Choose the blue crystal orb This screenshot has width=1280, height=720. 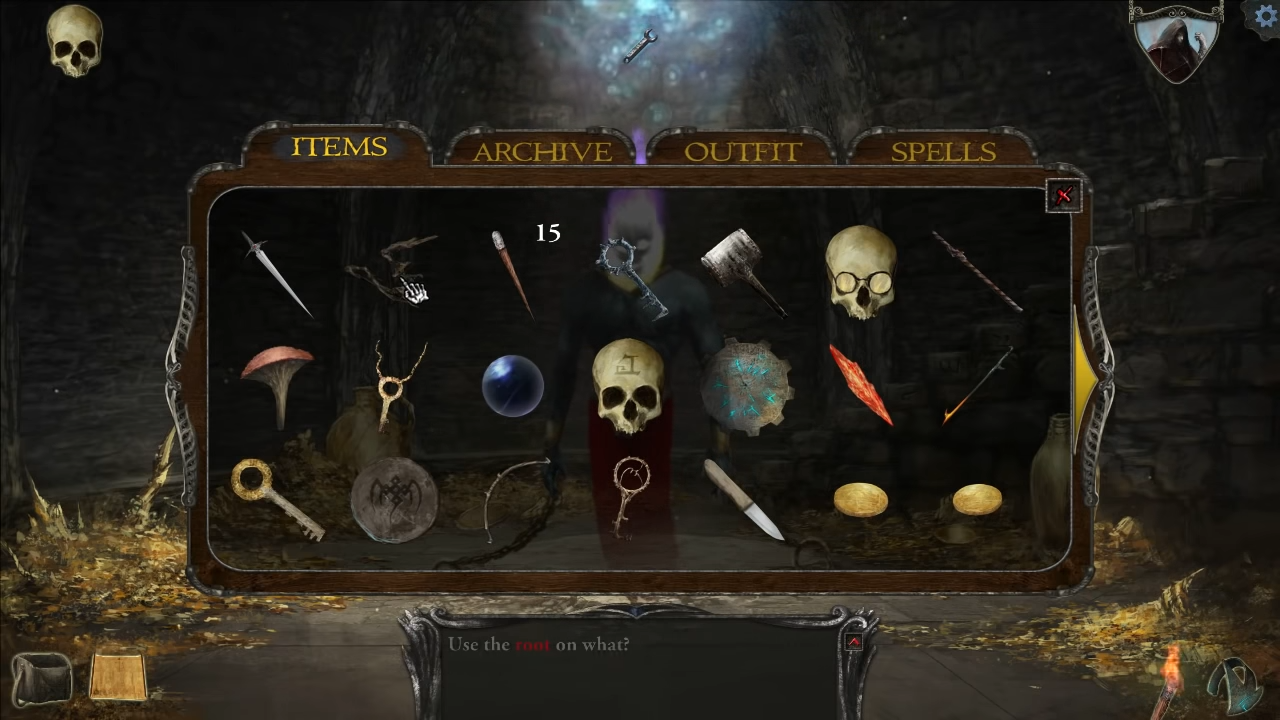513,387
